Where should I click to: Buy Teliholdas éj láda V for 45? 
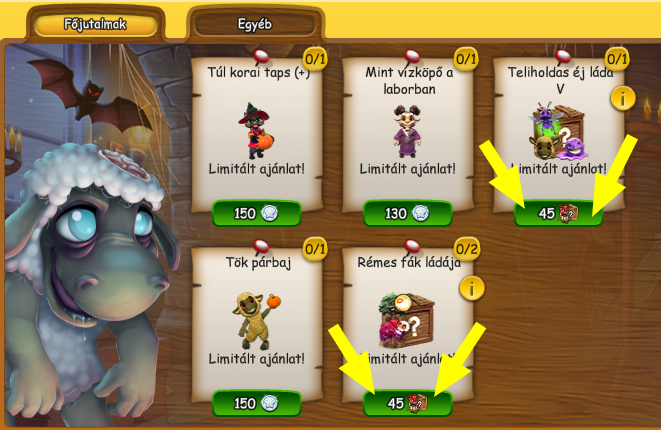tap(558, 213)
